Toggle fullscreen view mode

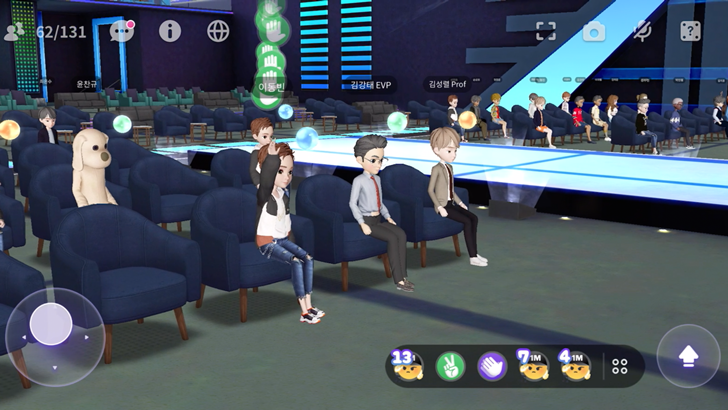click(x=545, y=31)
